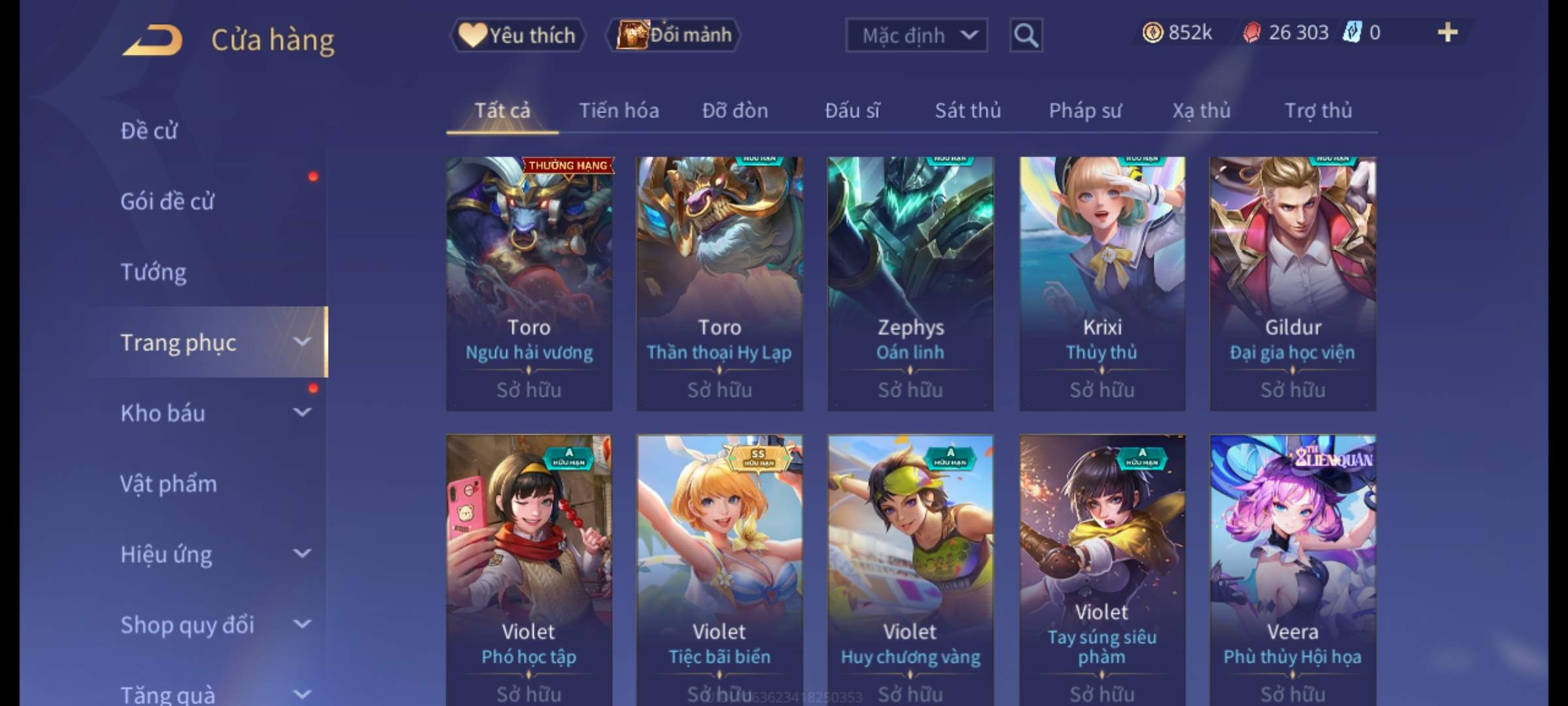Go to the Vật phẩm section
Image resolution: width=1568 pixels, height=706 pixels.
point(169,484)
